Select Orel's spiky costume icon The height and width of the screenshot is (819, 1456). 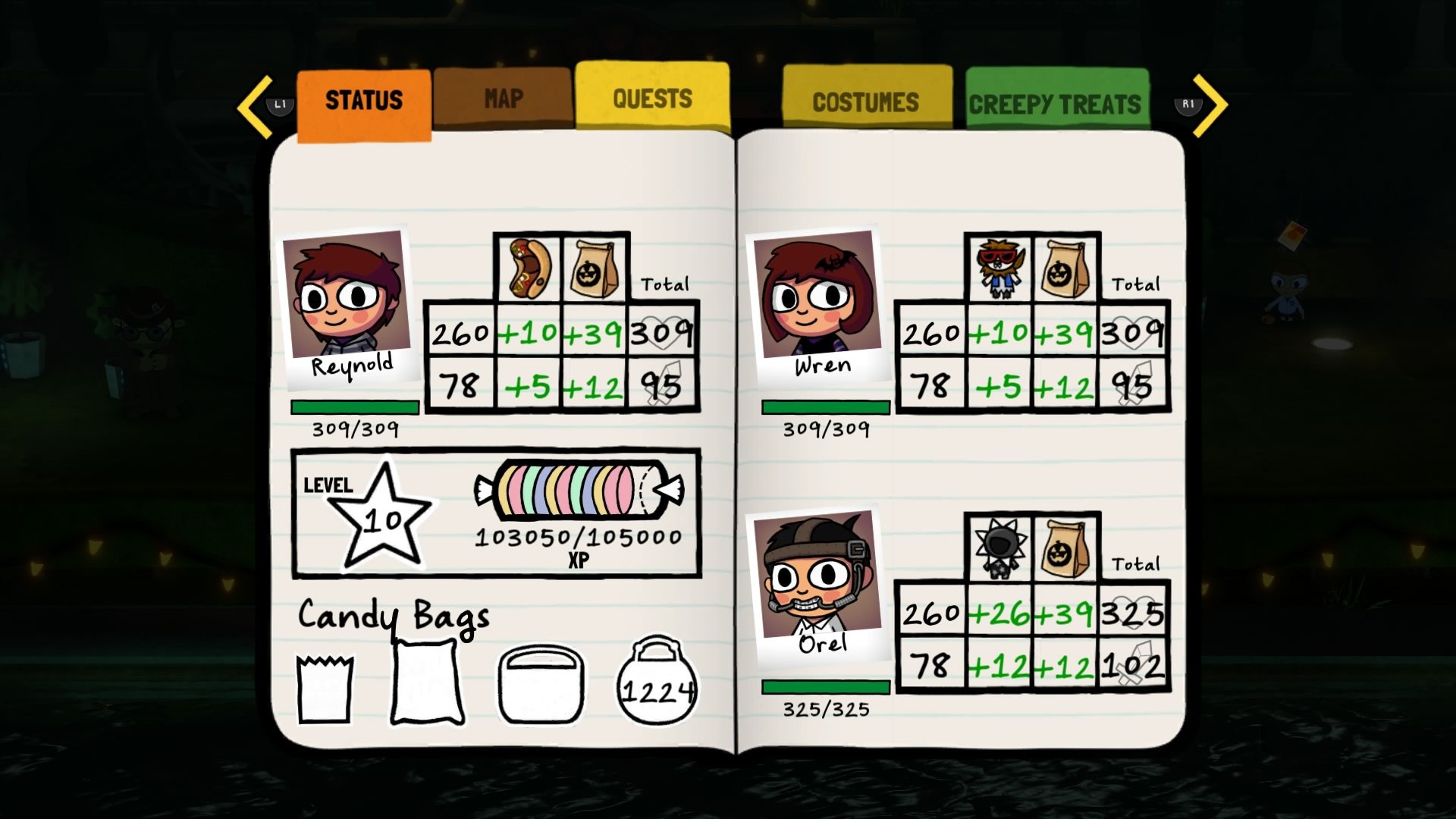(x=998, y=546)
